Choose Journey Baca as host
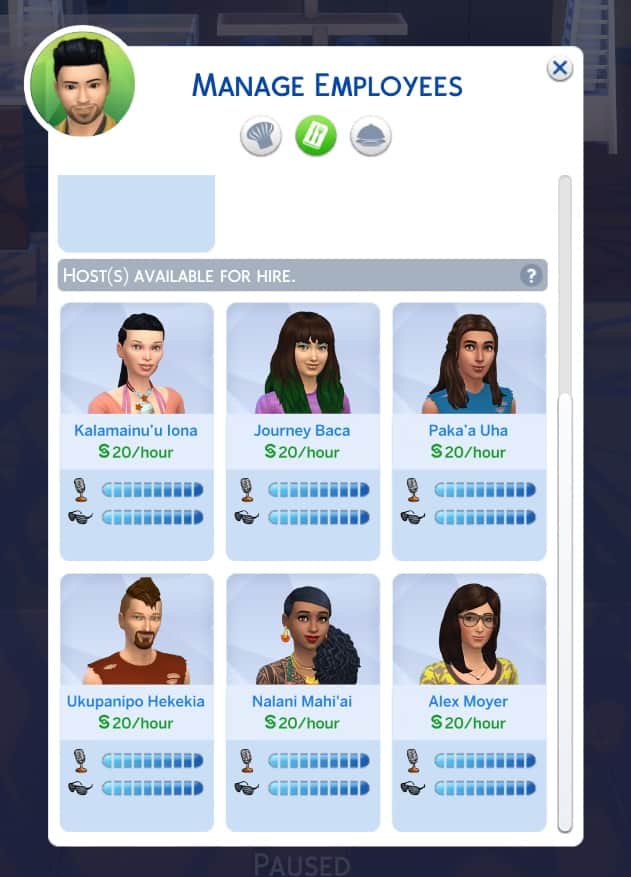The width and height of the screenshot is (631, 877). click(302, 430)
